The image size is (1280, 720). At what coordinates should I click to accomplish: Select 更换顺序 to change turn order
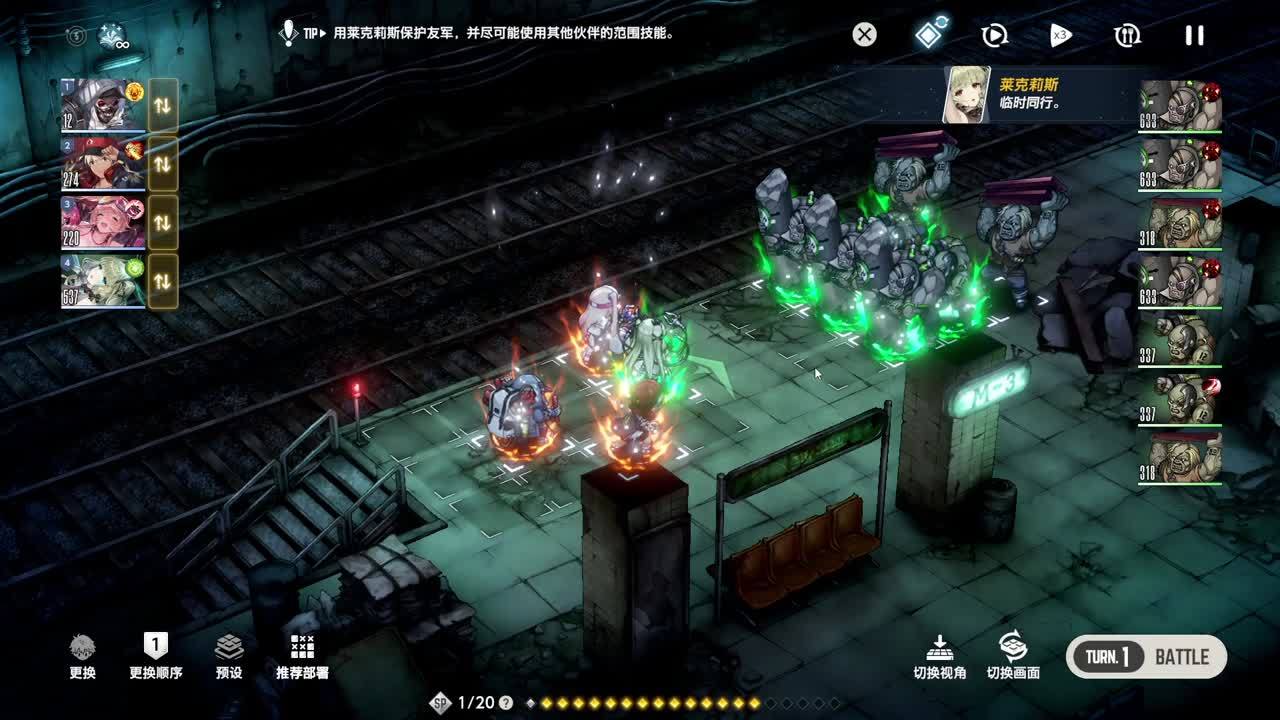(x=155, y=656)
